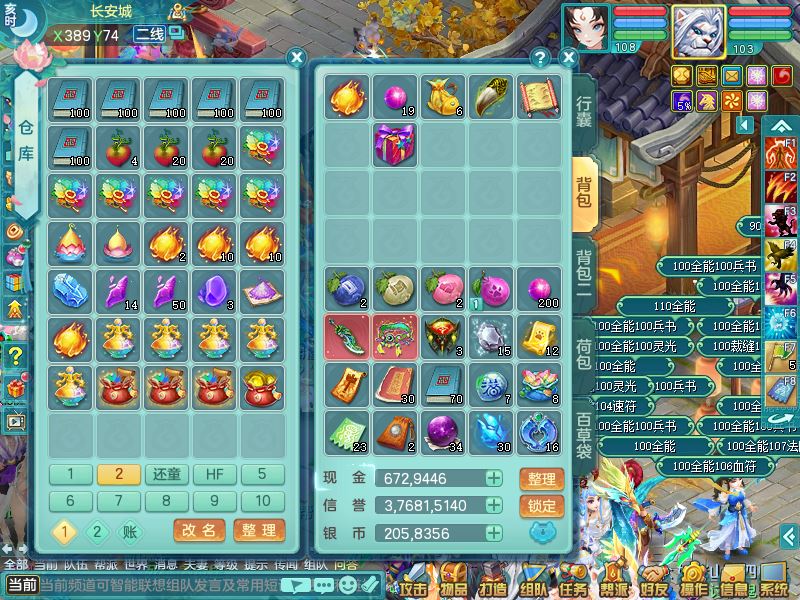This screenshot has width=800, height=600.
Task: Close the warehouse panel
Action: [296, 58]
